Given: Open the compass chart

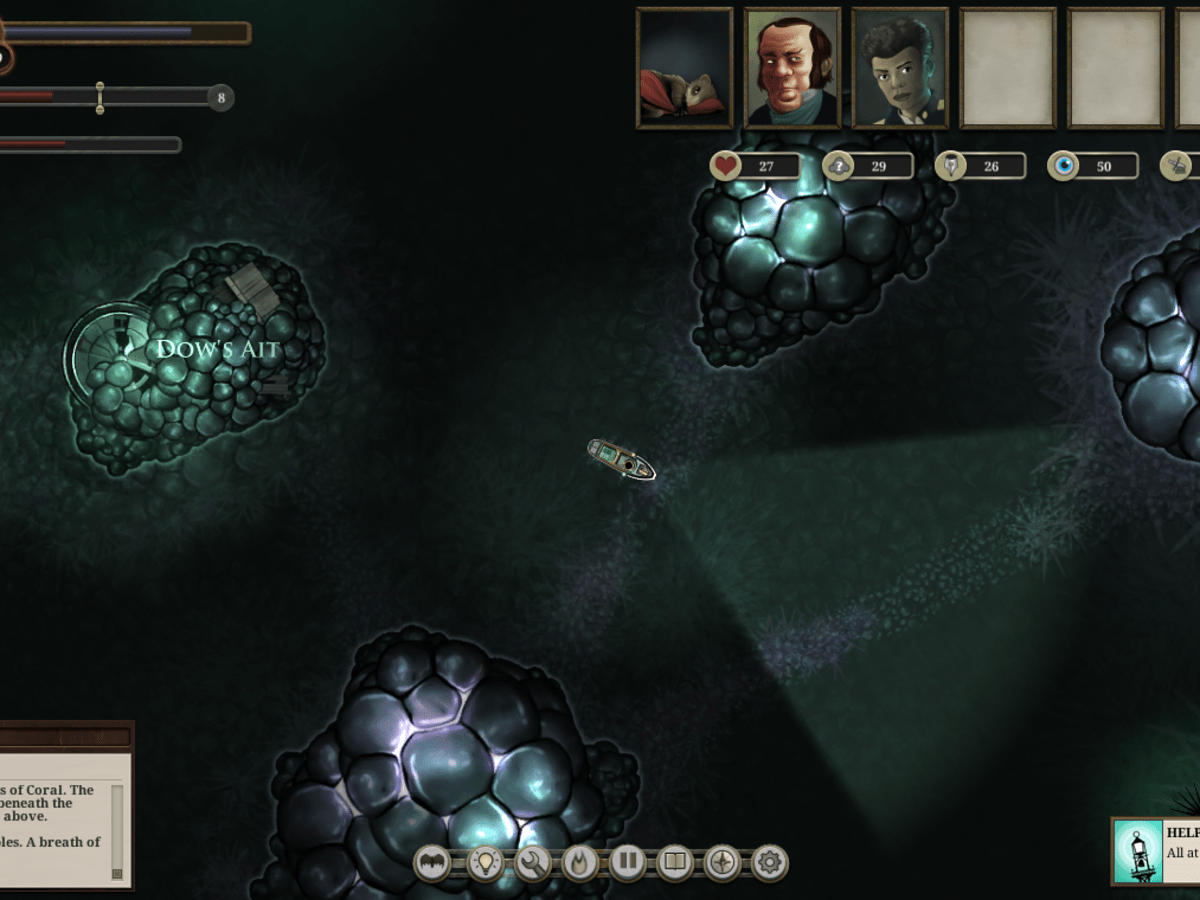Looking at the screenshot, I should 722,862.
